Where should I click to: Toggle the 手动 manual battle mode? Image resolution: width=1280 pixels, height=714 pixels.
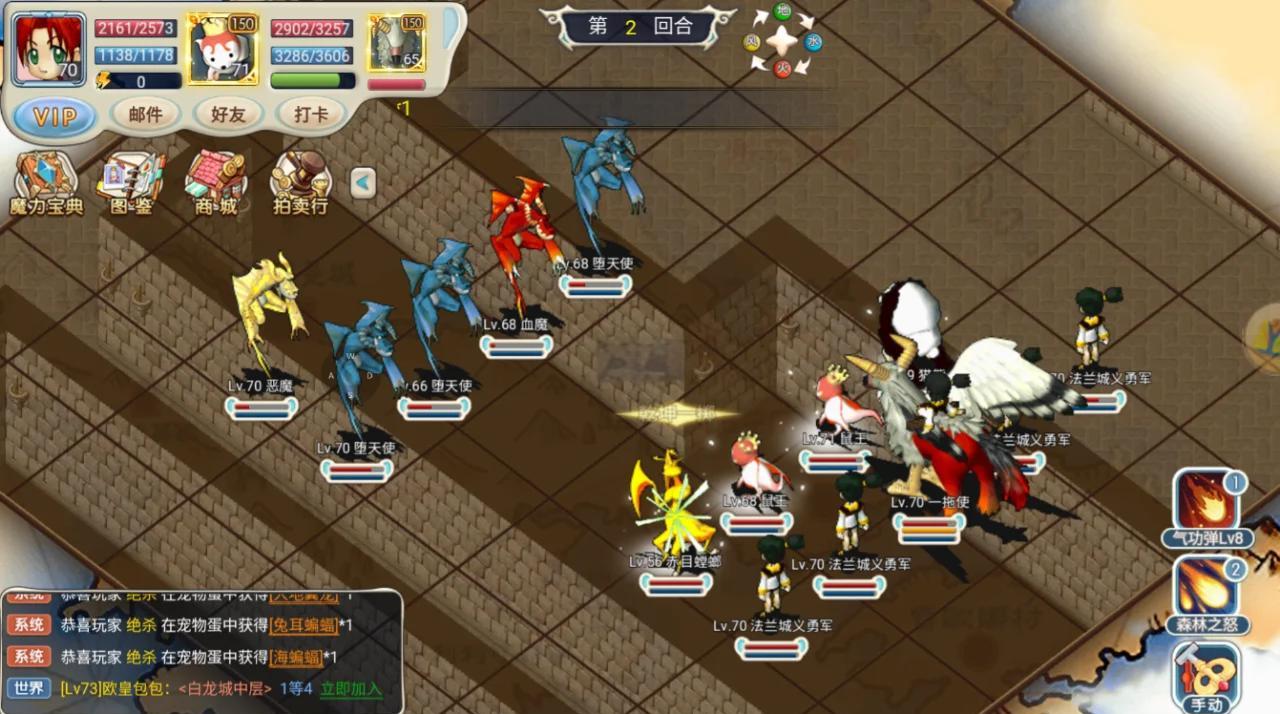pyautogui.click(x=1207, y=678)
